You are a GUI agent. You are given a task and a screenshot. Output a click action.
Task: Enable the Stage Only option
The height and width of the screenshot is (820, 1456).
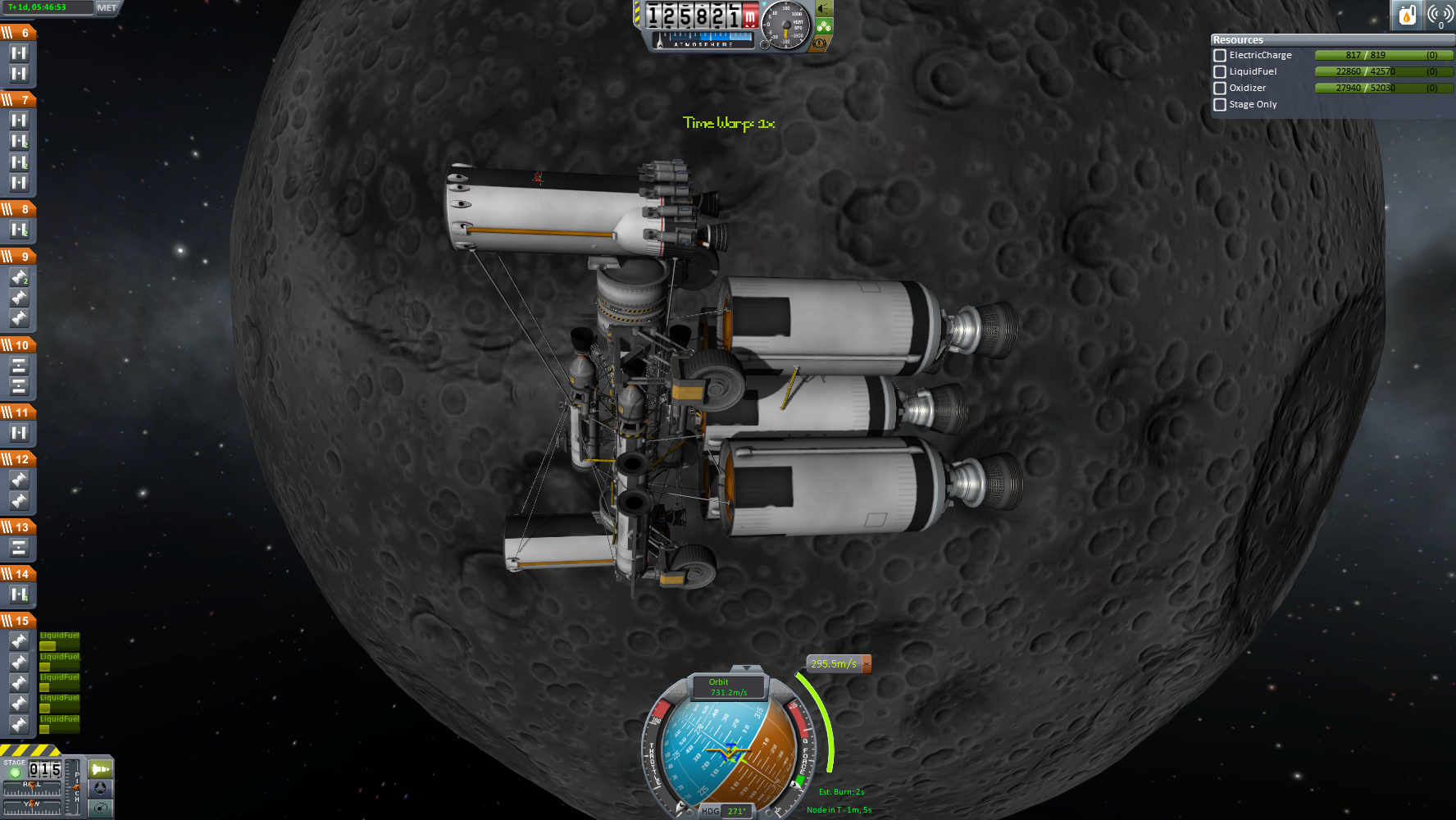[x=1220, y=105]
